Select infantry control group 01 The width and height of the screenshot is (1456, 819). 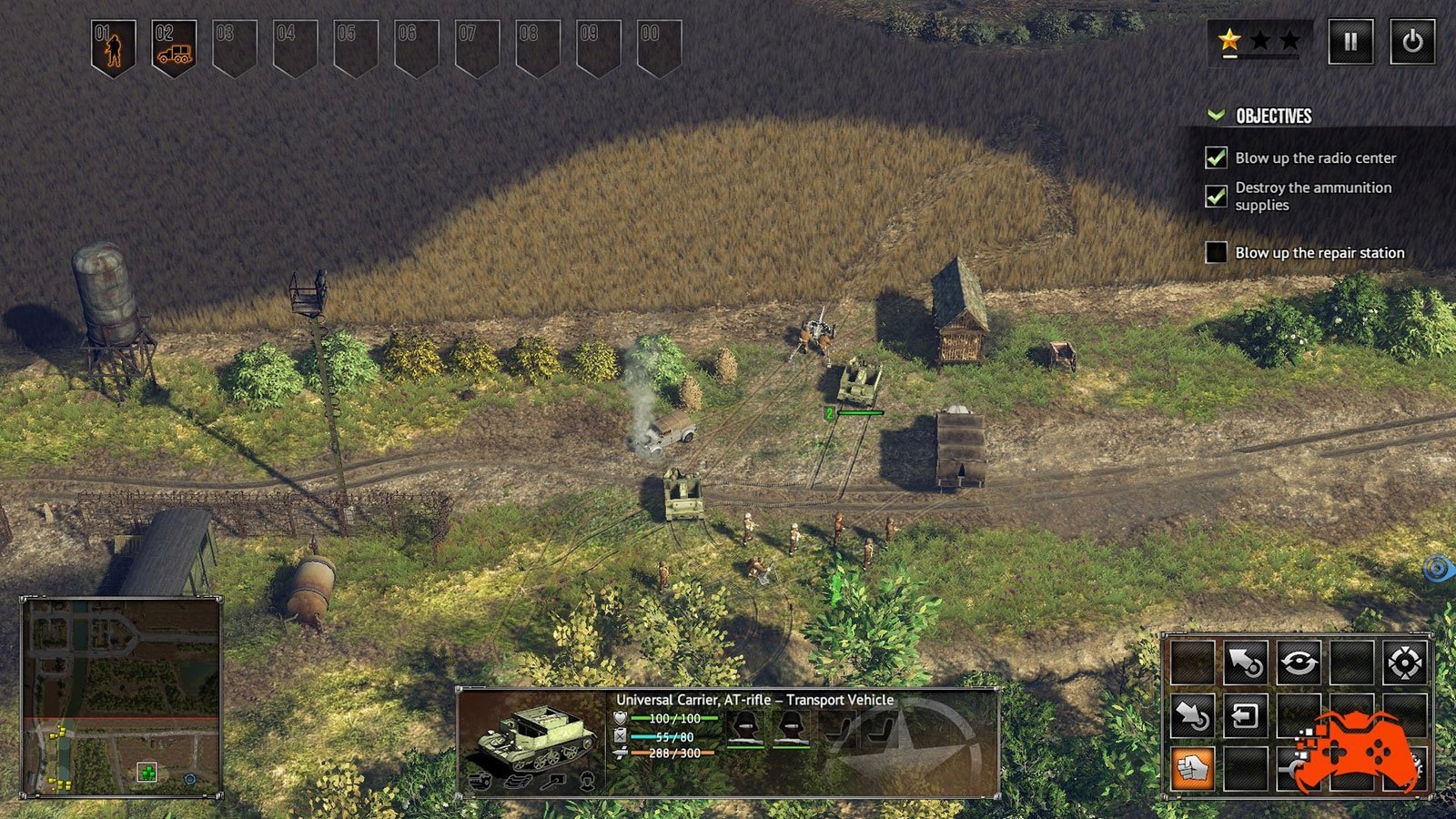click(x=113, y=46)
